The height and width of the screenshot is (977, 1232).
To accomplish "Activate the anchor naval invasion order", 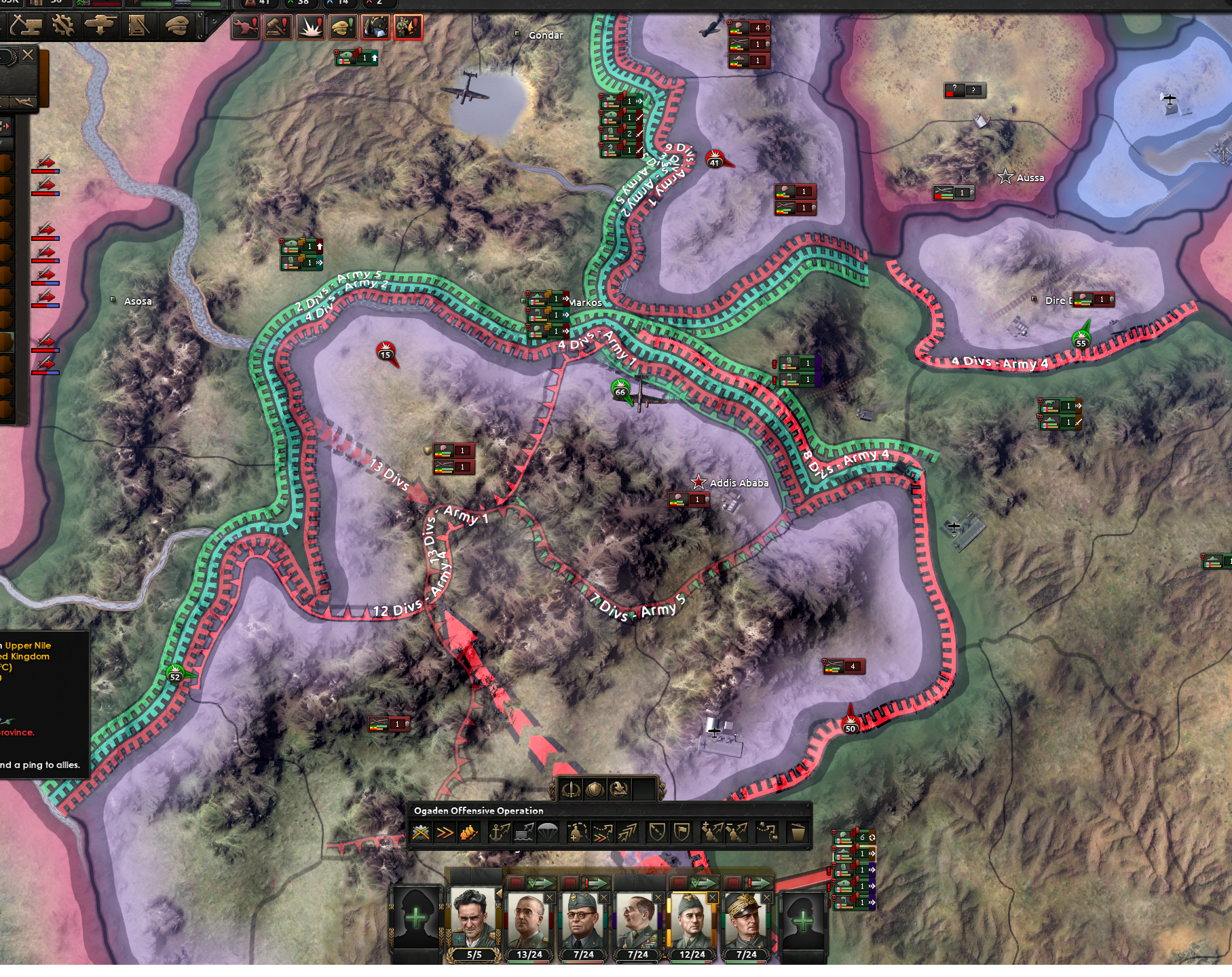I will coord(500,832).
